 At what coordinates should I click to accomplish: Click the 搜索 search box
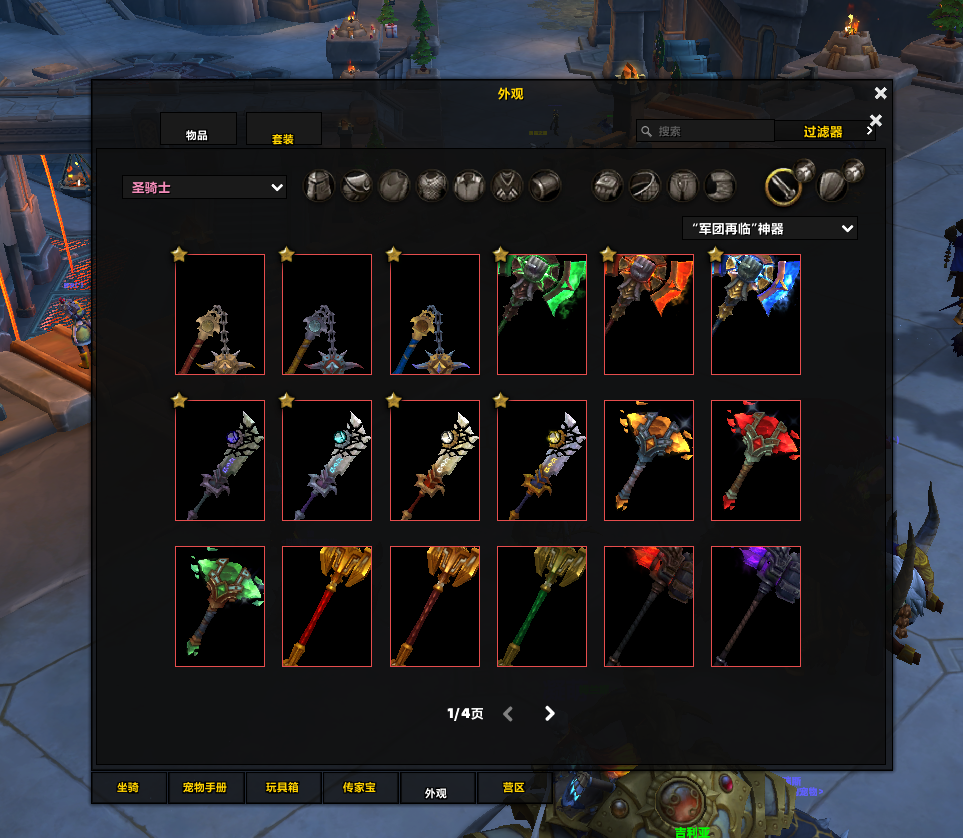[x=710, y=131]
